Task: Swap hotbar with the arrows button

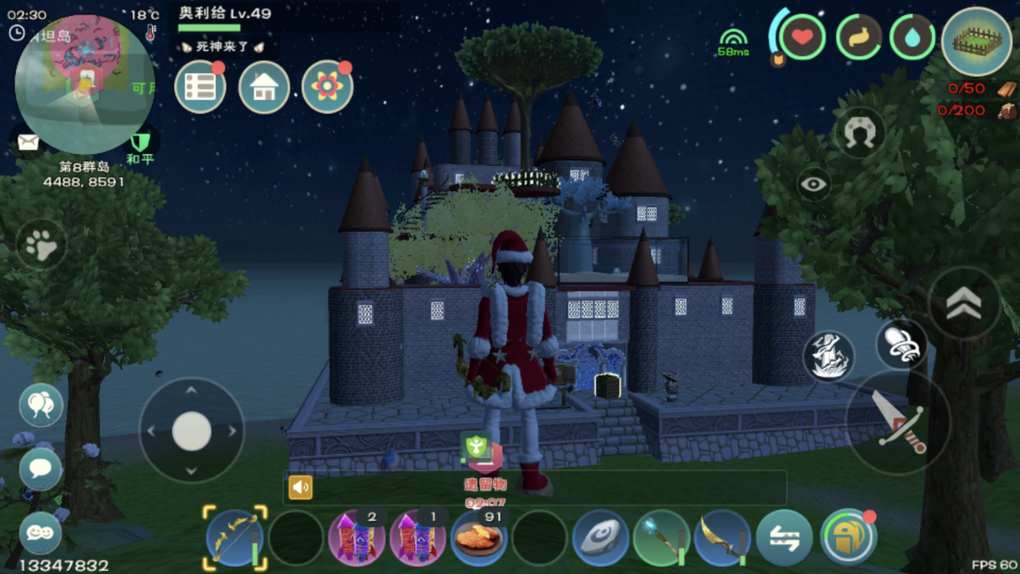Action: (x=784, y=538)
